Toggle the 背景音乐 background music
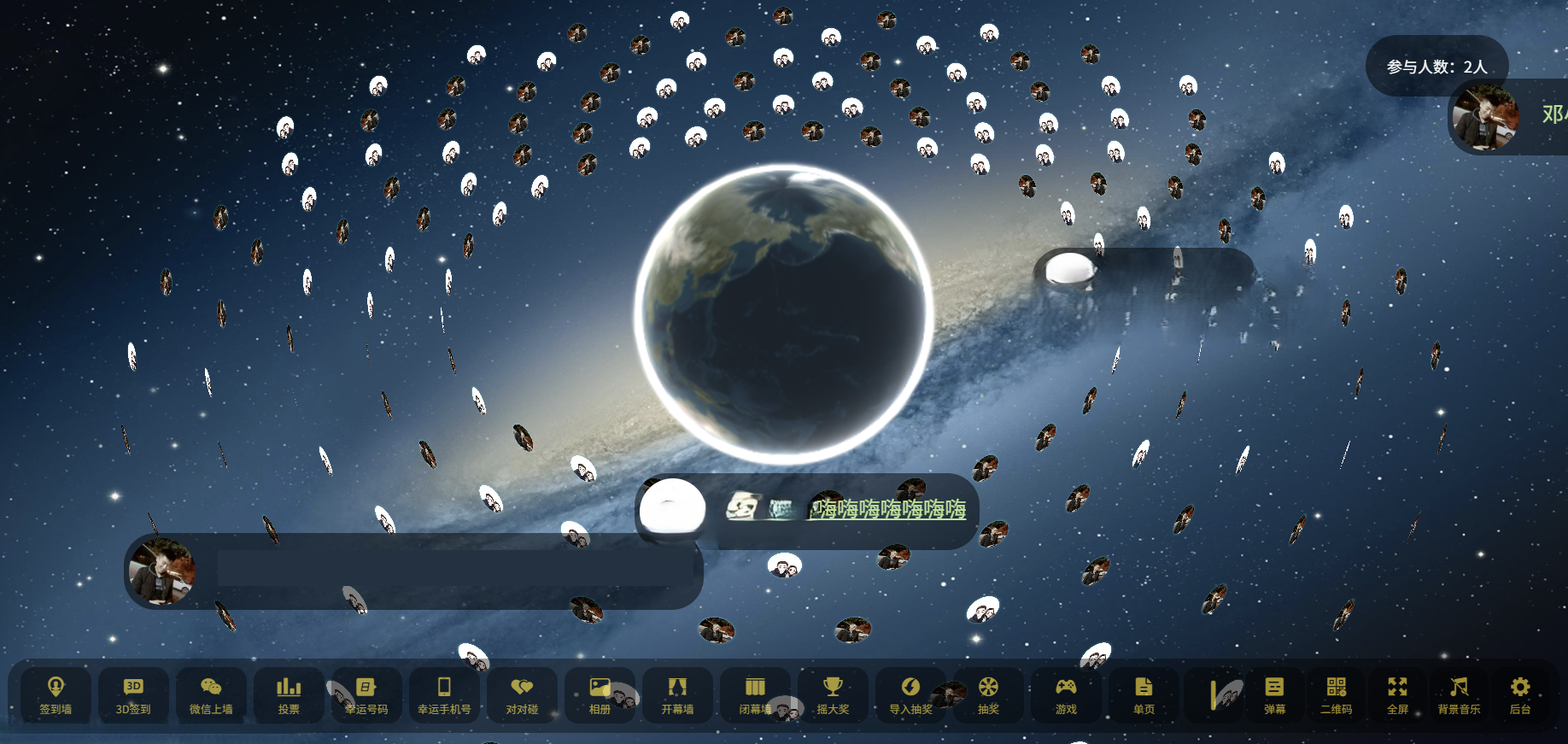This screenshot has width=1568, height=744. pyautogui.click(x=1459, y=694)
